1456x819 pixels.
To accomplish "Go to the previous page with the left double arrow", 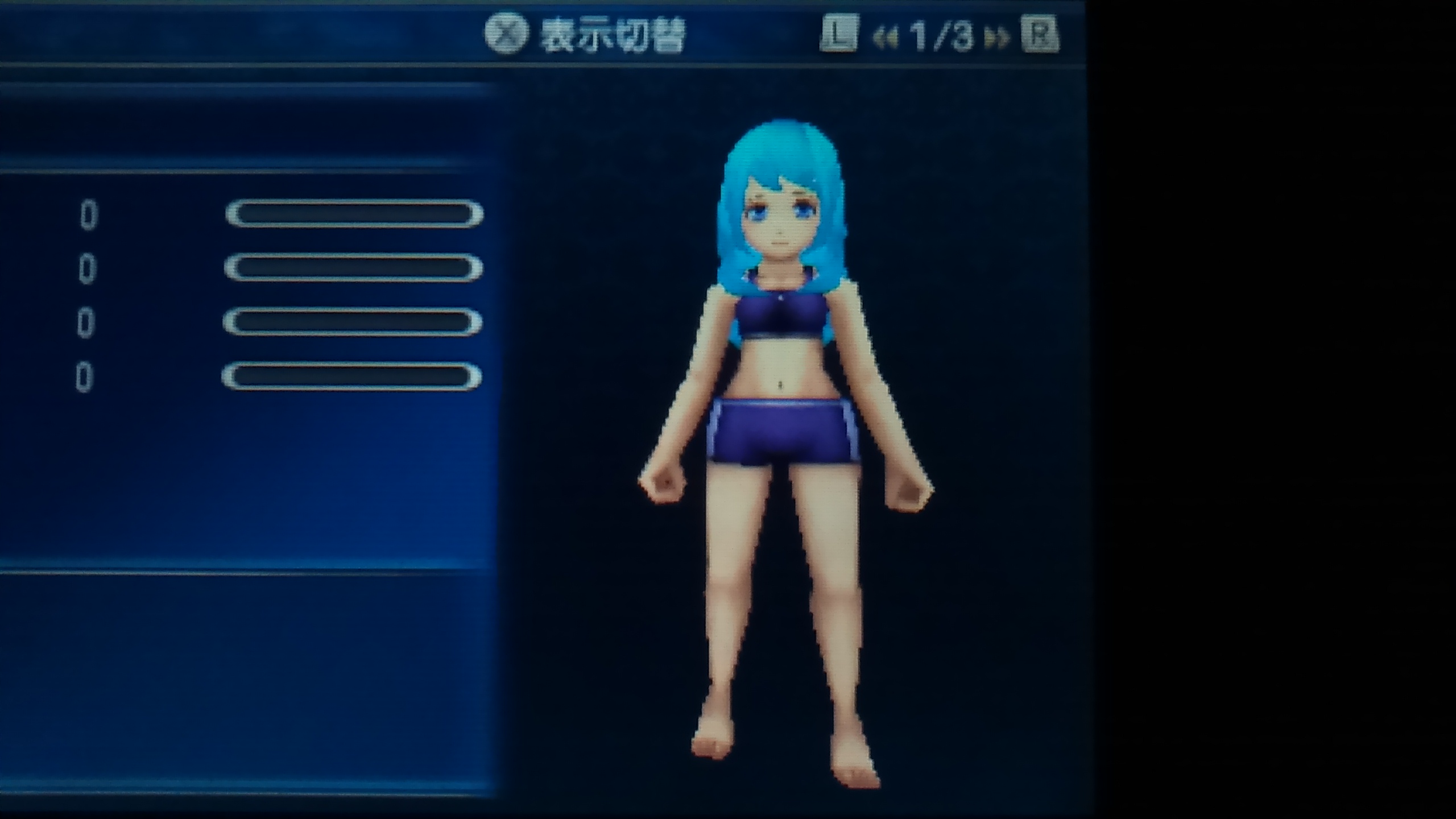I will click(885, 39).
